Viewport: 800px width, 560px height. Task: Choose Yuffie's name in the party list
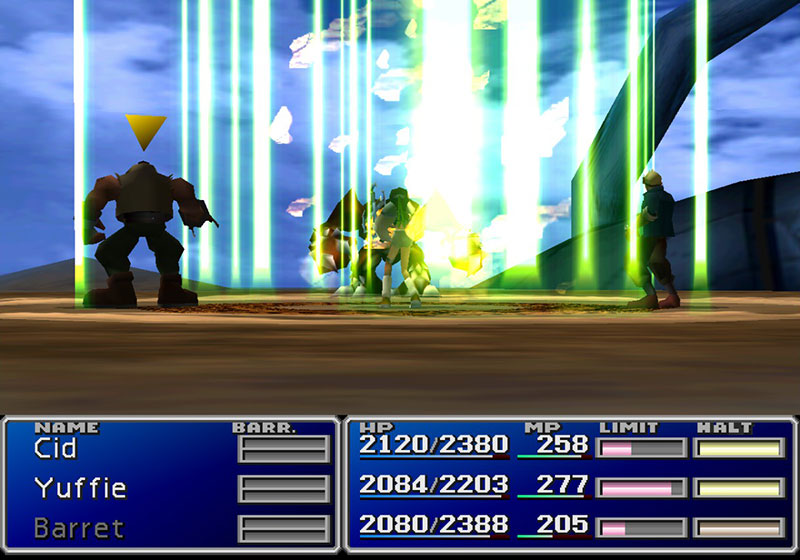coord(80,488)
